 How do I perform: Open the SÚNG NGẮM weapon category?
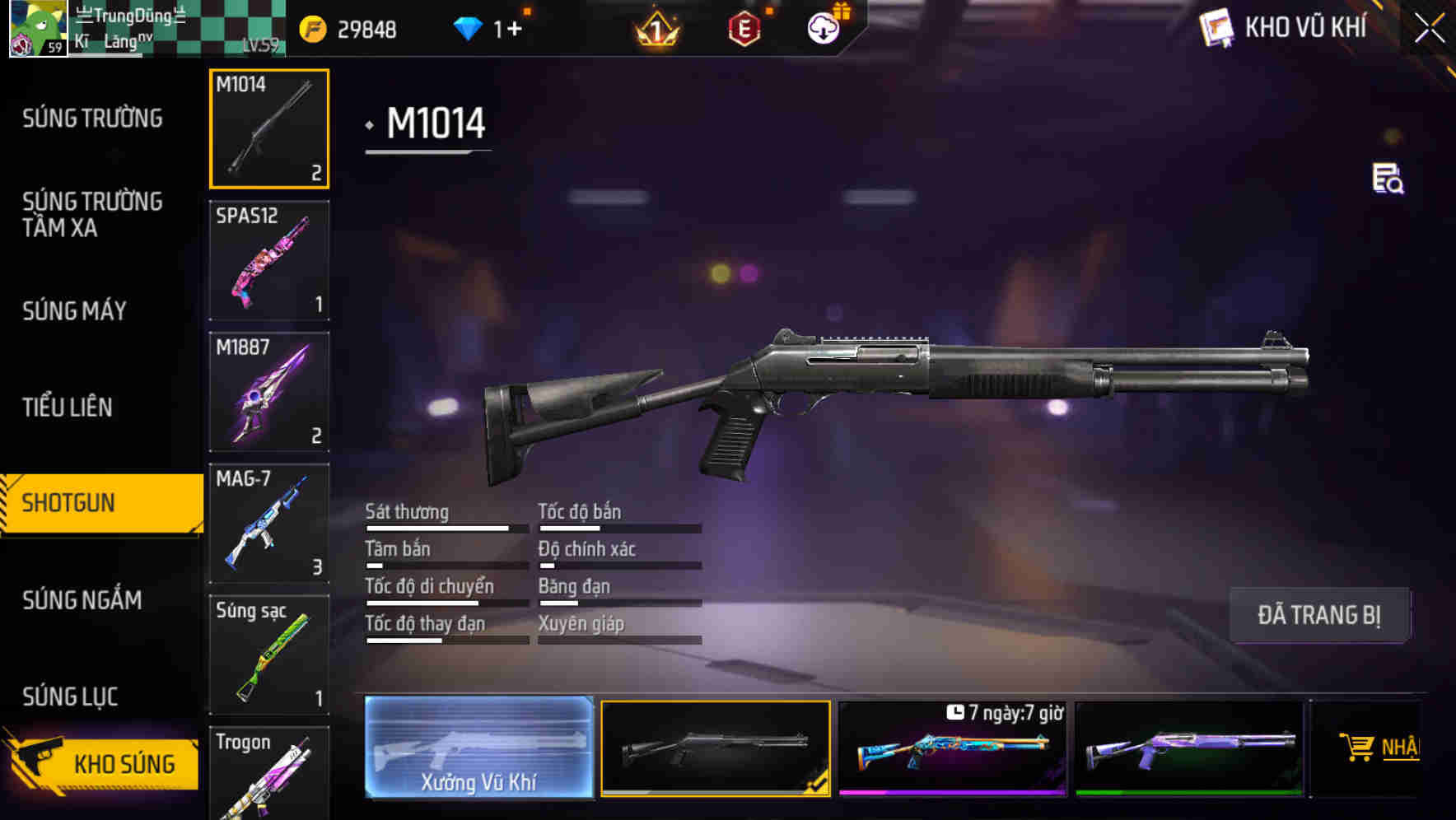click(80, 601)
